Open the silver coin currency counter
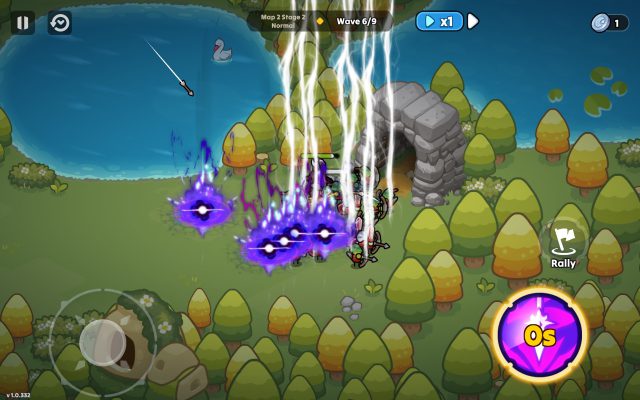 tap(609, 22)
